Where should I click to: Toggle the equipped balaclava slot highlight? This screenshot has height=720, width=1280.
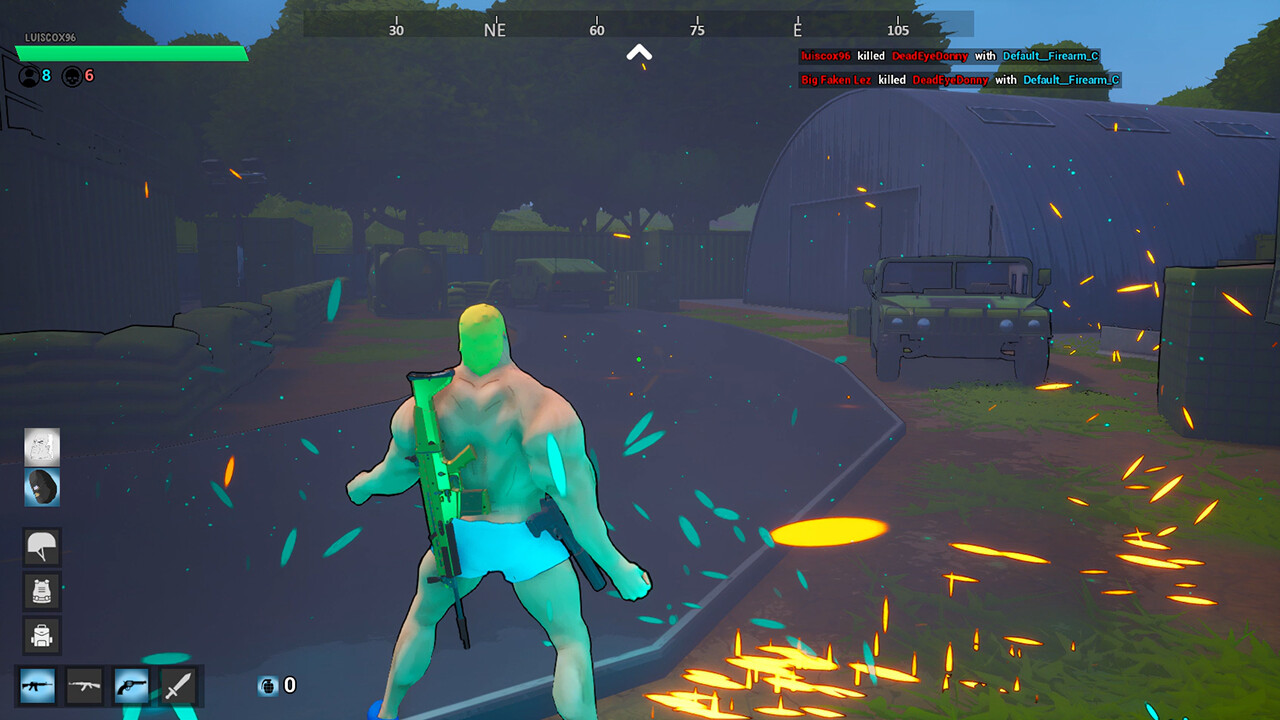pos(42,487)
